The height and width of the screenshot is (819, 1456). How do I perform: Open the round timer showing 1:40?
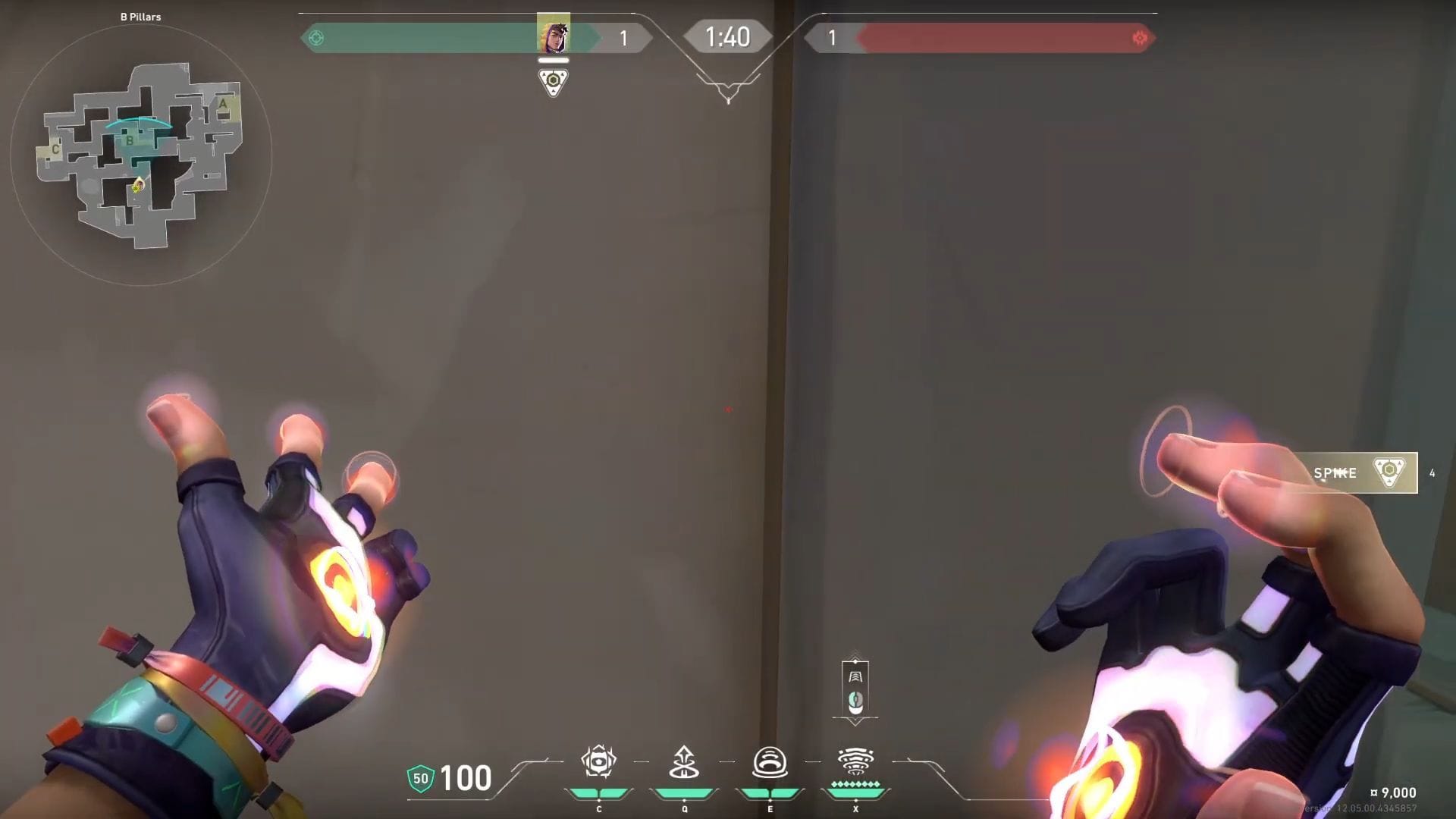point(727,36)
